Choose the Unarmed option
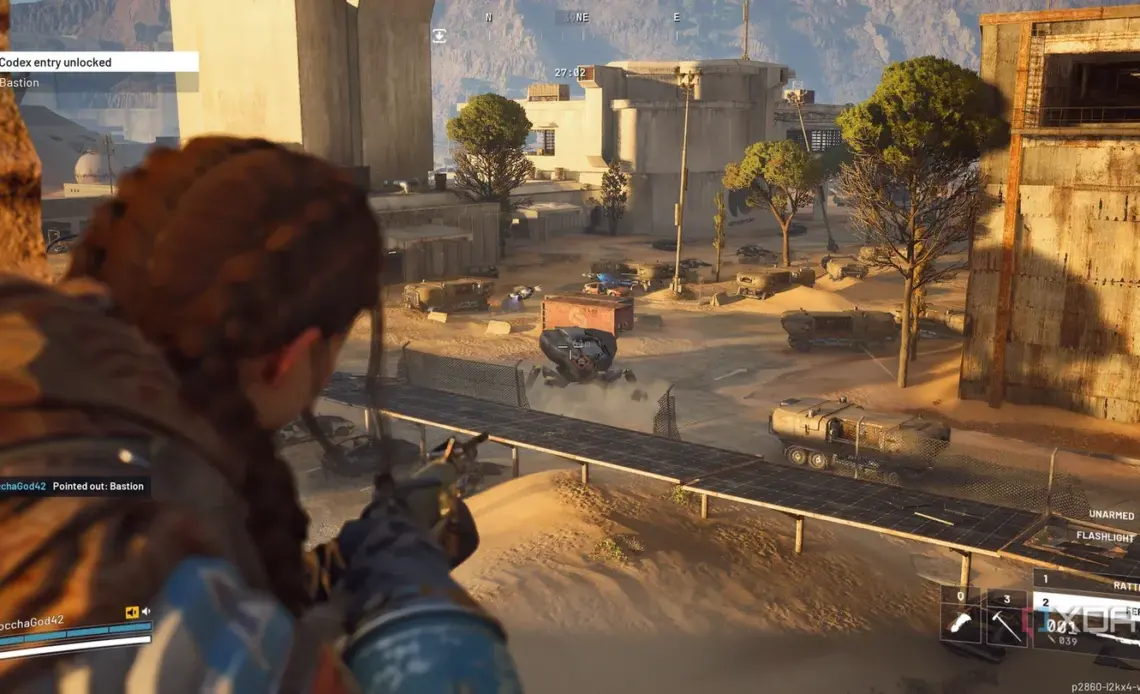1140x694 pixels. point(1110,515)
